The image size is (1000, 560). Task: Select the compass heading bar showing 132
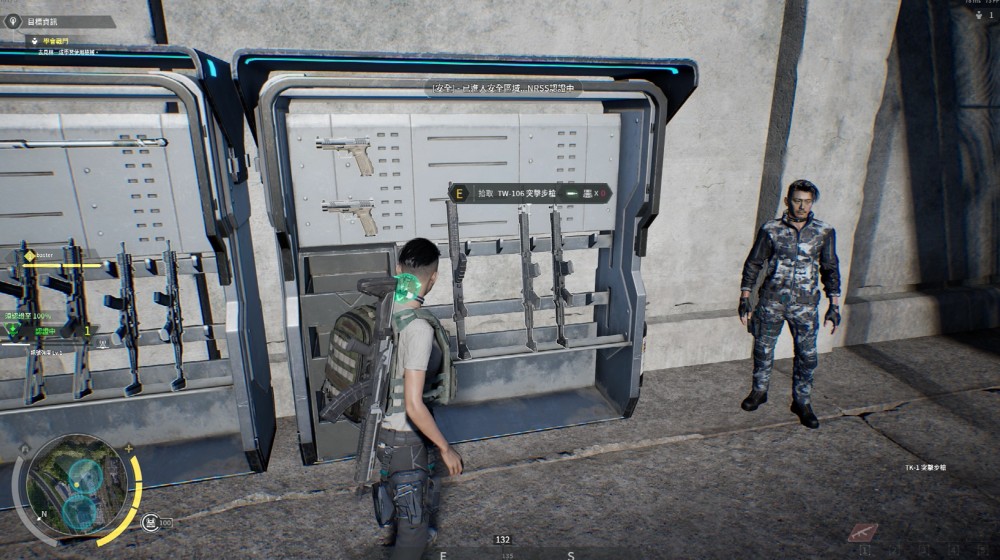click(503, 540)
